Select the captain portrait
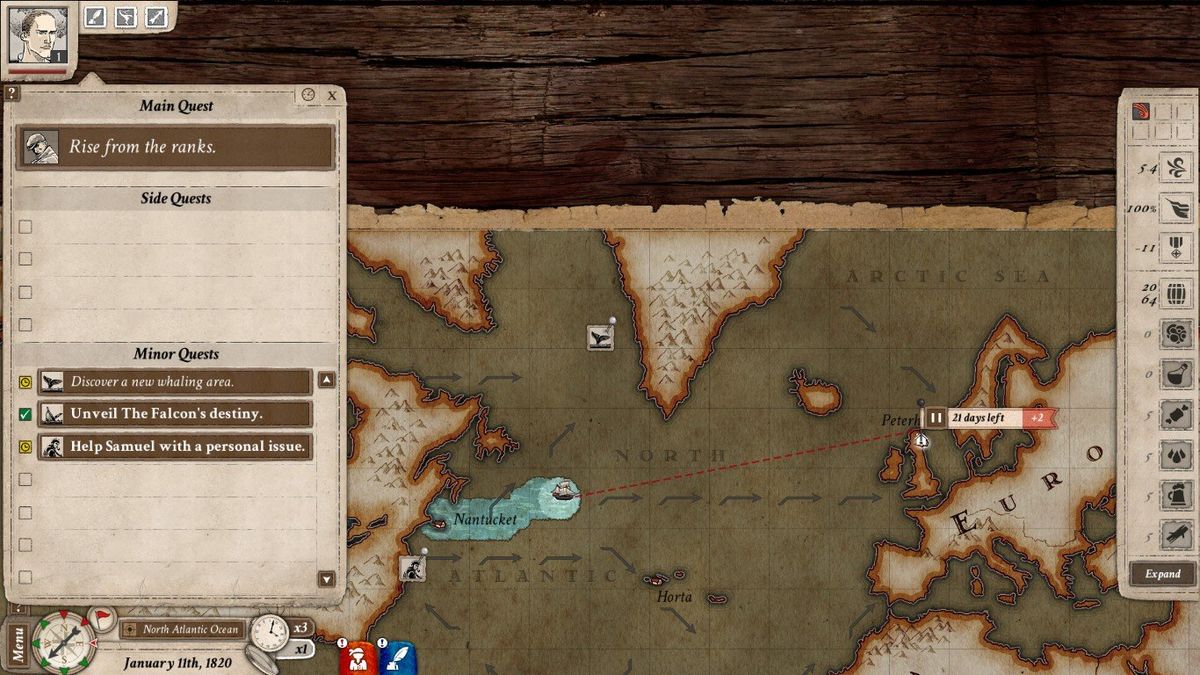This screenshot has height=675, width=1200. tap(39, 35)
